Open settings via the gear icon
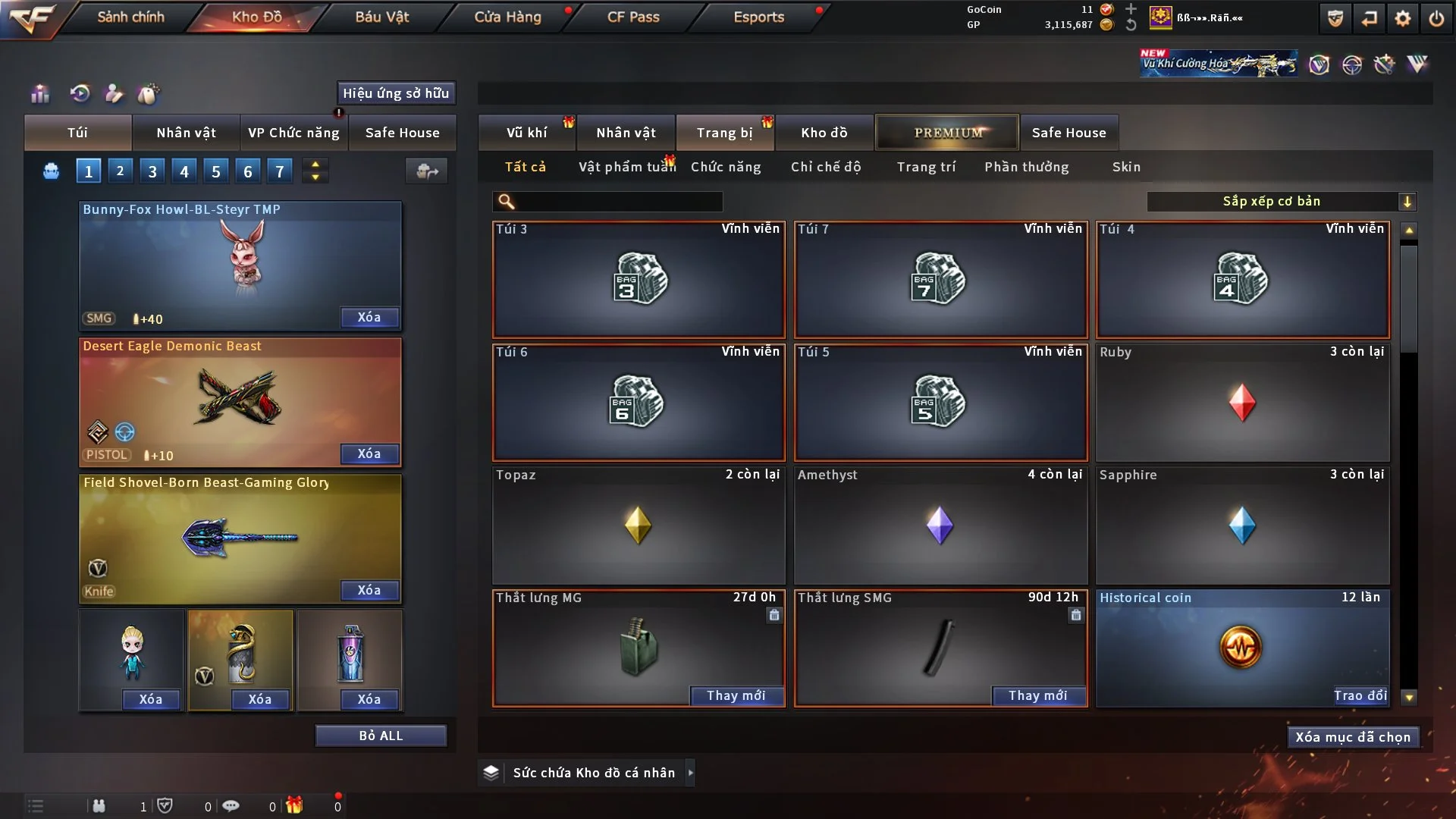Screen dimensions: 1456x819 coord(1402,18)
